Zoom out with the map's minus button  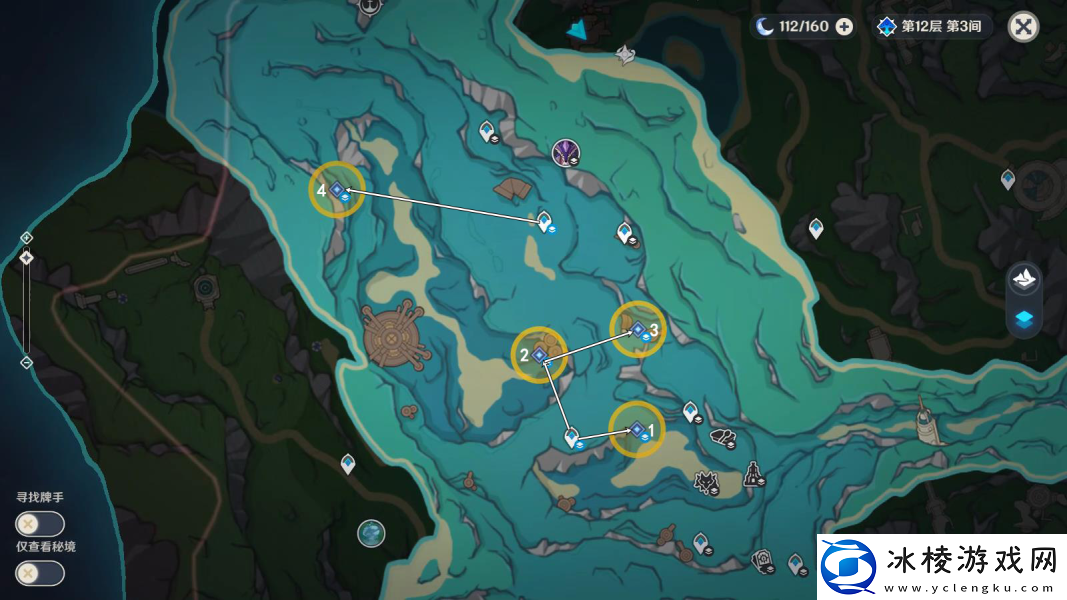click(x=27, y=362)
